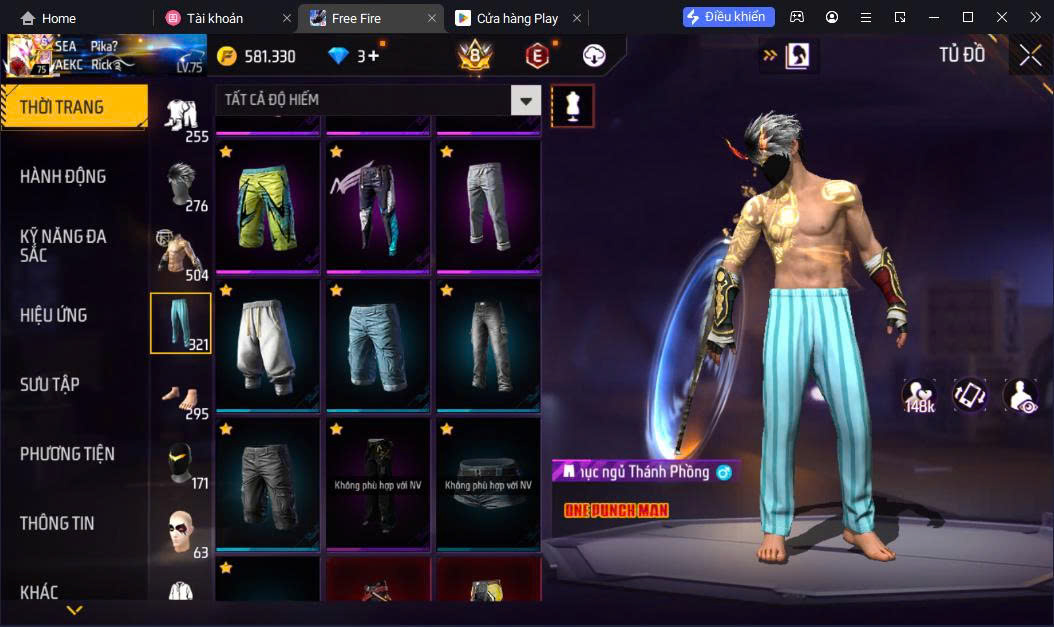Viewport: 1054px width, 627px height.
Task: Pick the light blue denim shorts
Action: pyautogui.click(x=378, y=345)
